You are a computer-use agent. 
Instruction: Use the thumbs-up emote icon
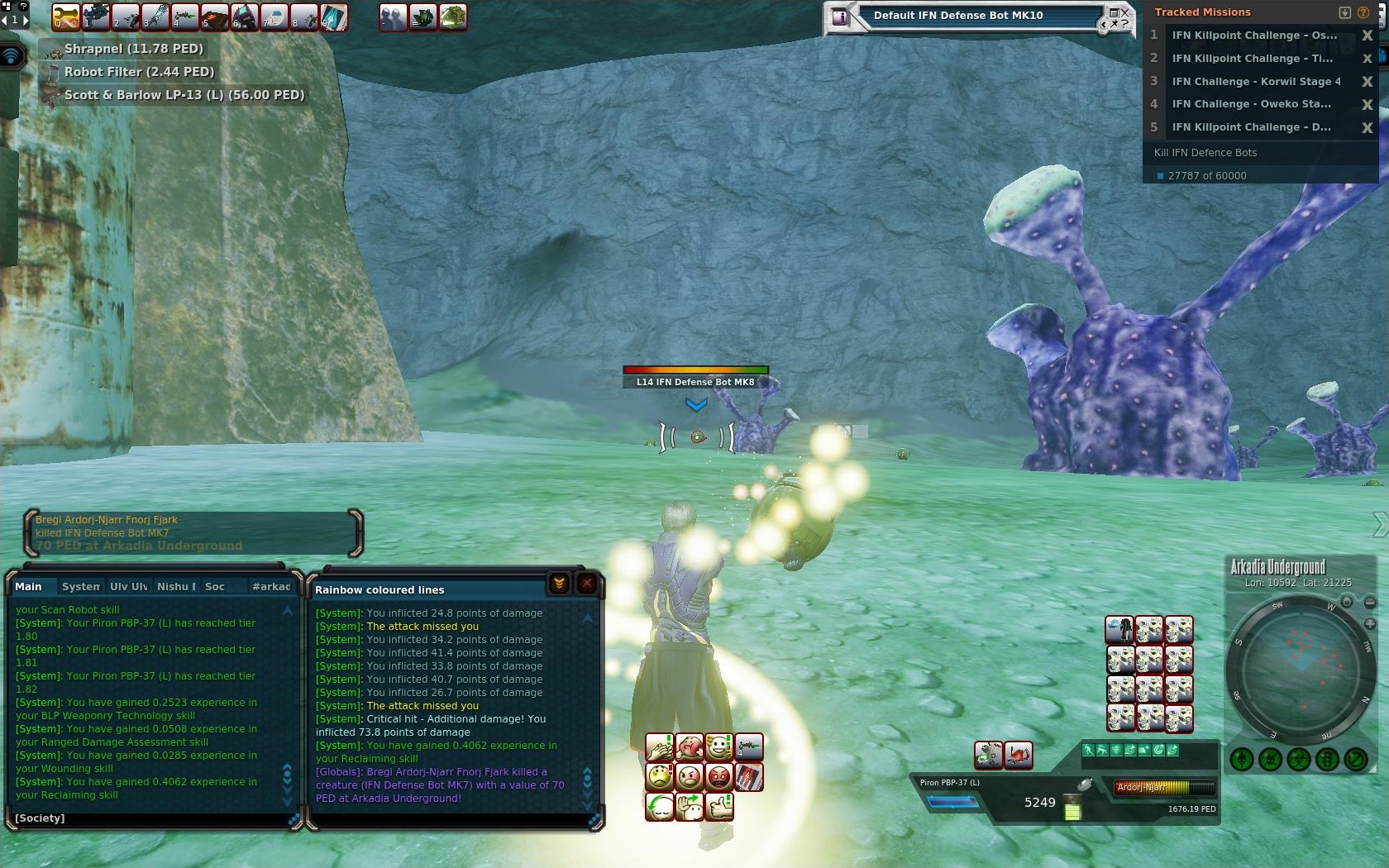point(720,806)
